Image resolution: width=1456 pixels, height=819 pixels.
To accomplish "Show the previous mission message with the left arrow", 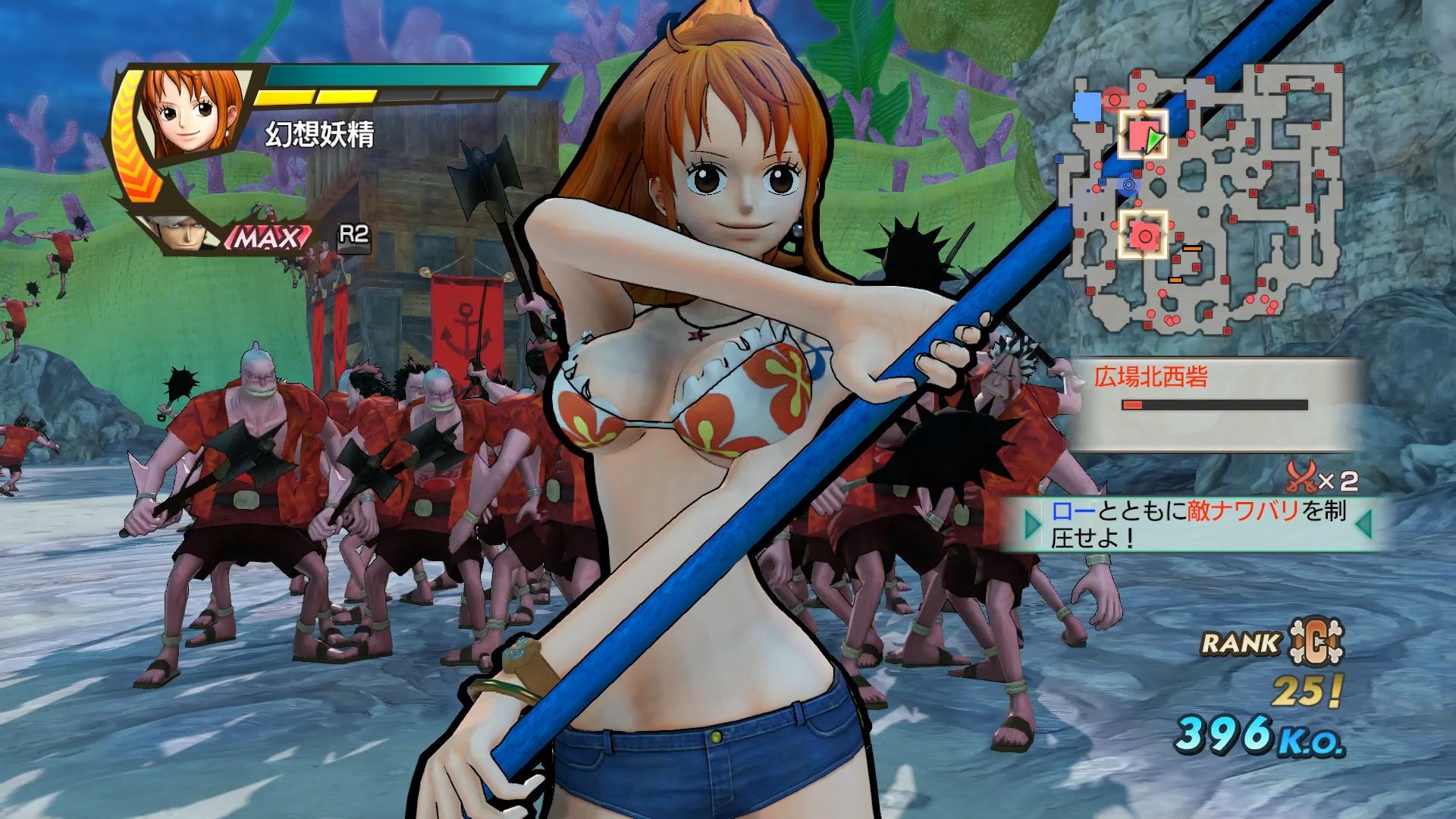I will (1032, 523).
